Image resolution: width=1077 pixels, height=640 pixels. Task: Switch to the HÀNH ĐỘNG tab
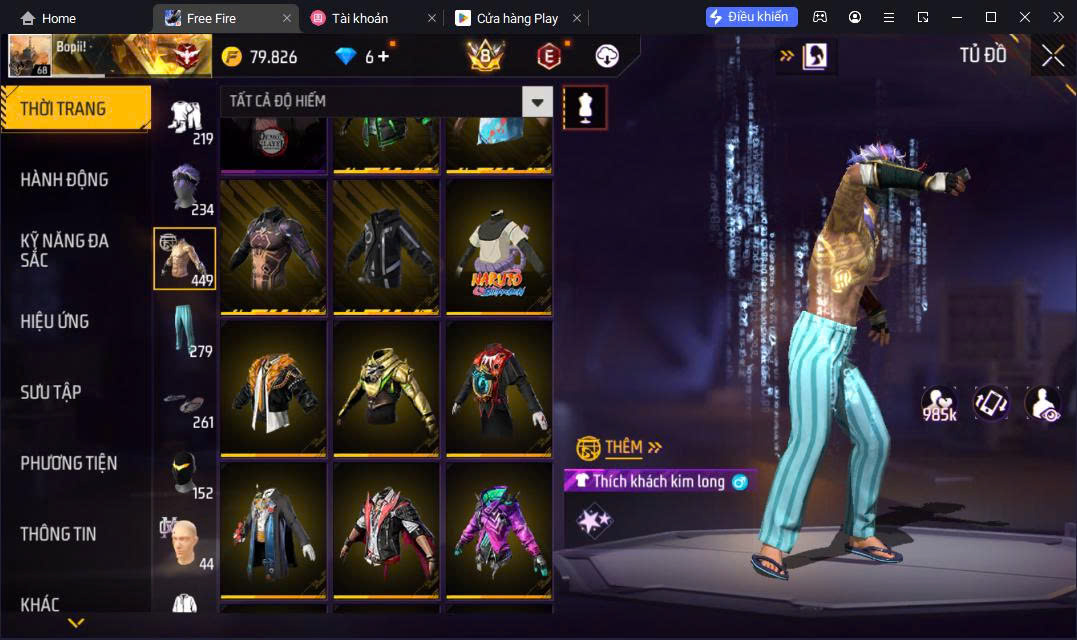pos(64,180)
